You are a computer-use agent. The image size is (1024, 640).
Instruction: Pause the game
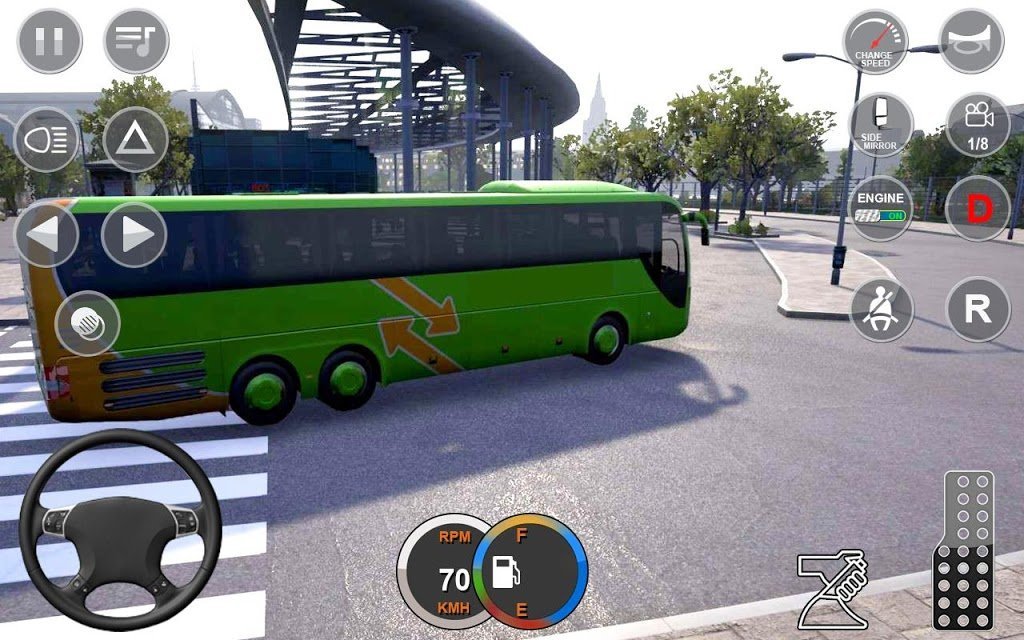click(x=49, y=41)
